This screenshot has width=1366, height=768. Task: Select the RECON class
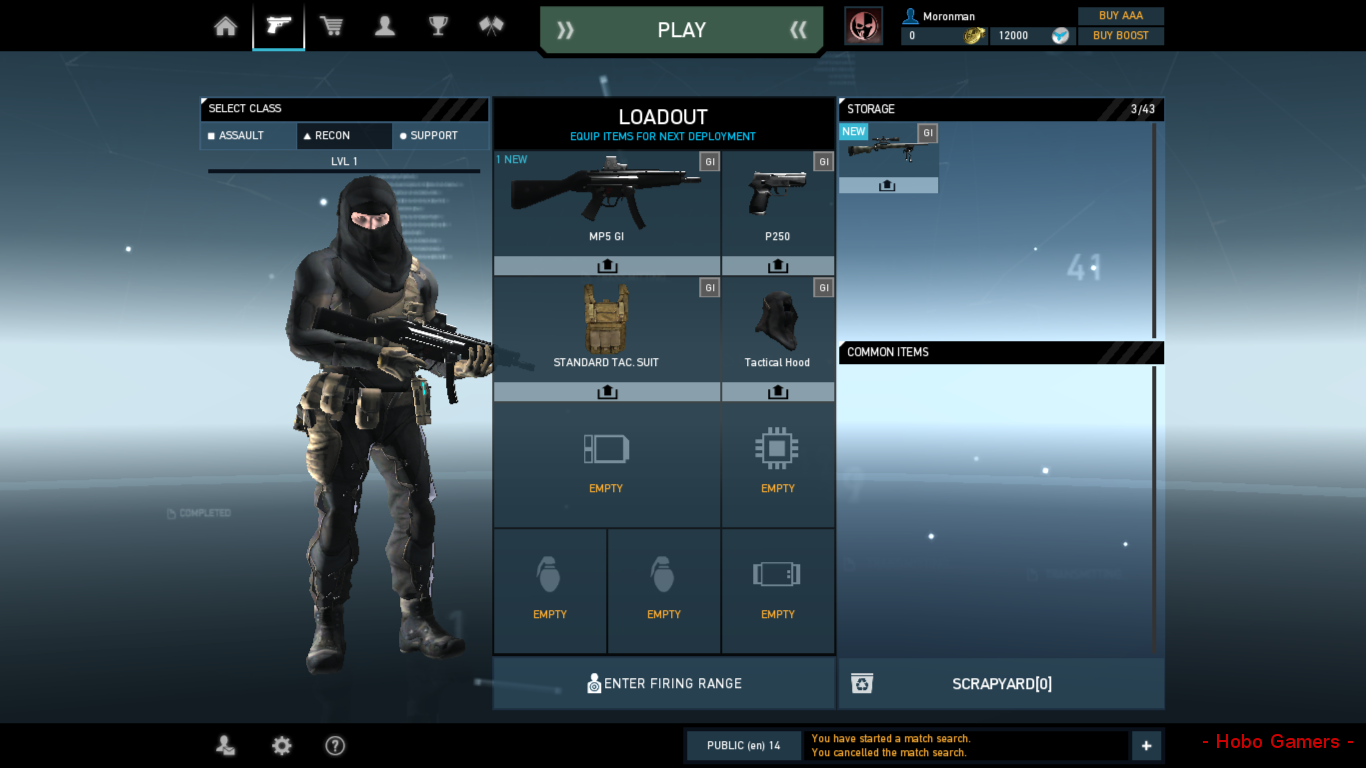[x=344, y=135]
